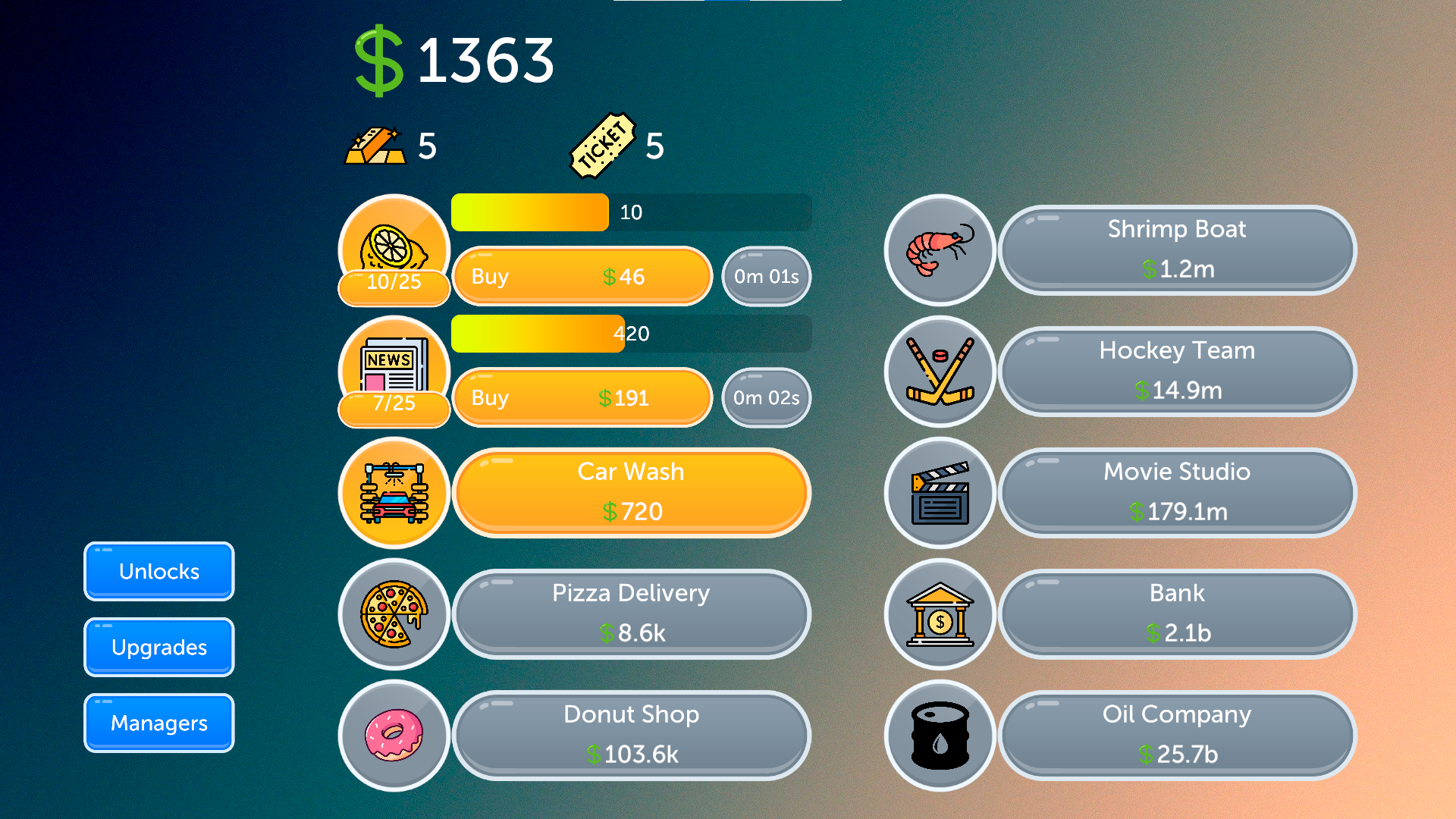Click the gold bars currency icon
1456x819 pixels.
coord(378,146)
